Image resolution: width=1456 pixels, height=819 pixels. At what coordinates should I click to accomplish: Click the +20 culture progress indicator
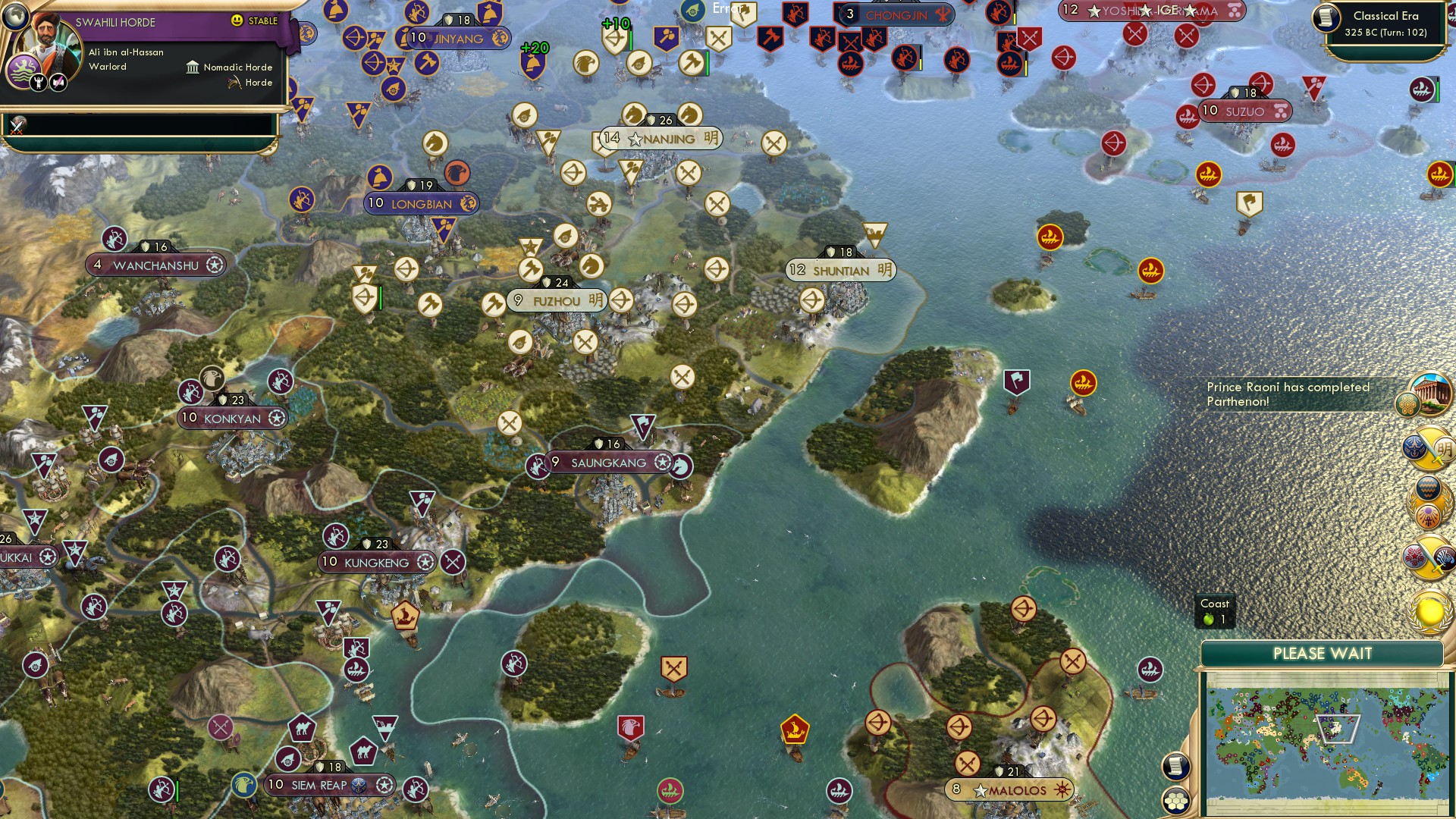535,47
